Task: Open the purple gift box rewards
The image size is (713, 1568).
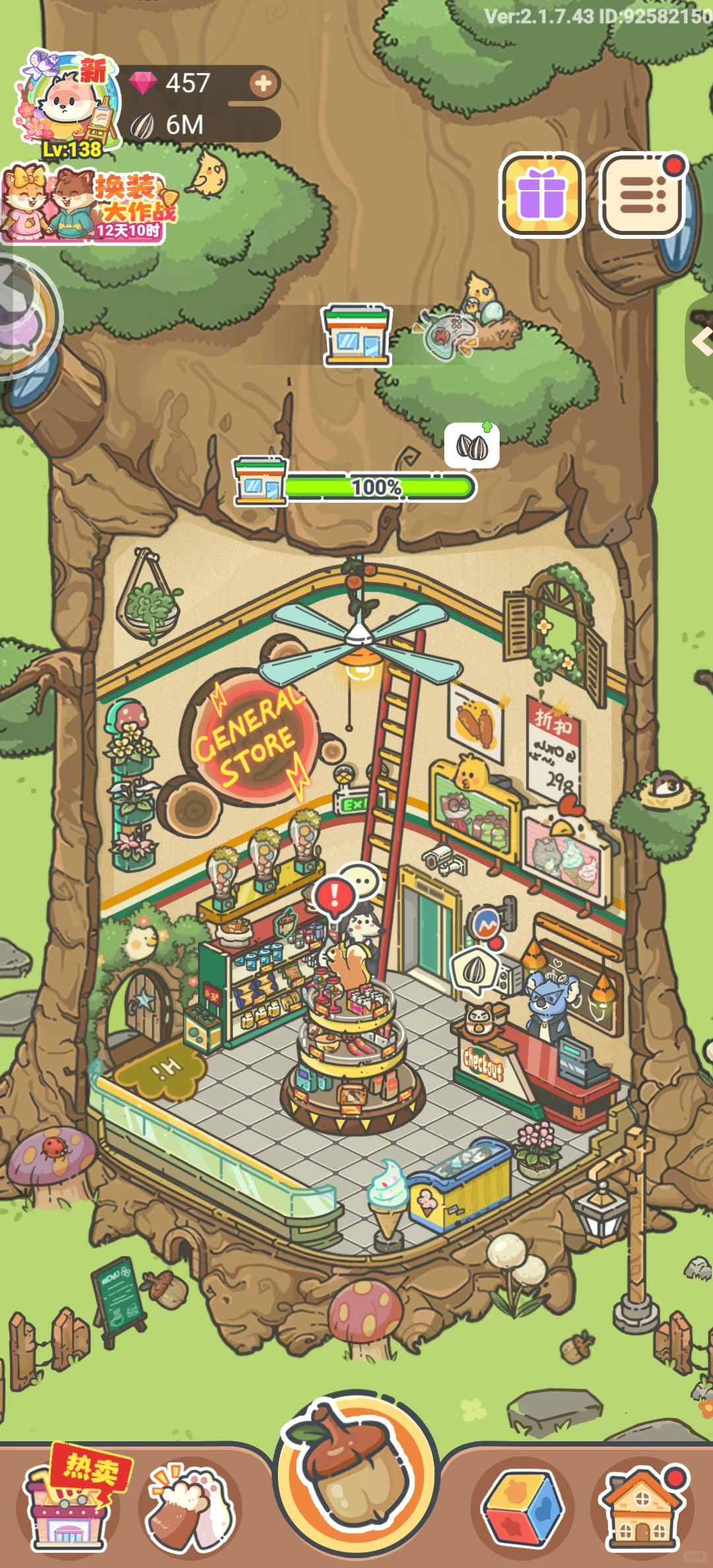Action: (541, 195)
